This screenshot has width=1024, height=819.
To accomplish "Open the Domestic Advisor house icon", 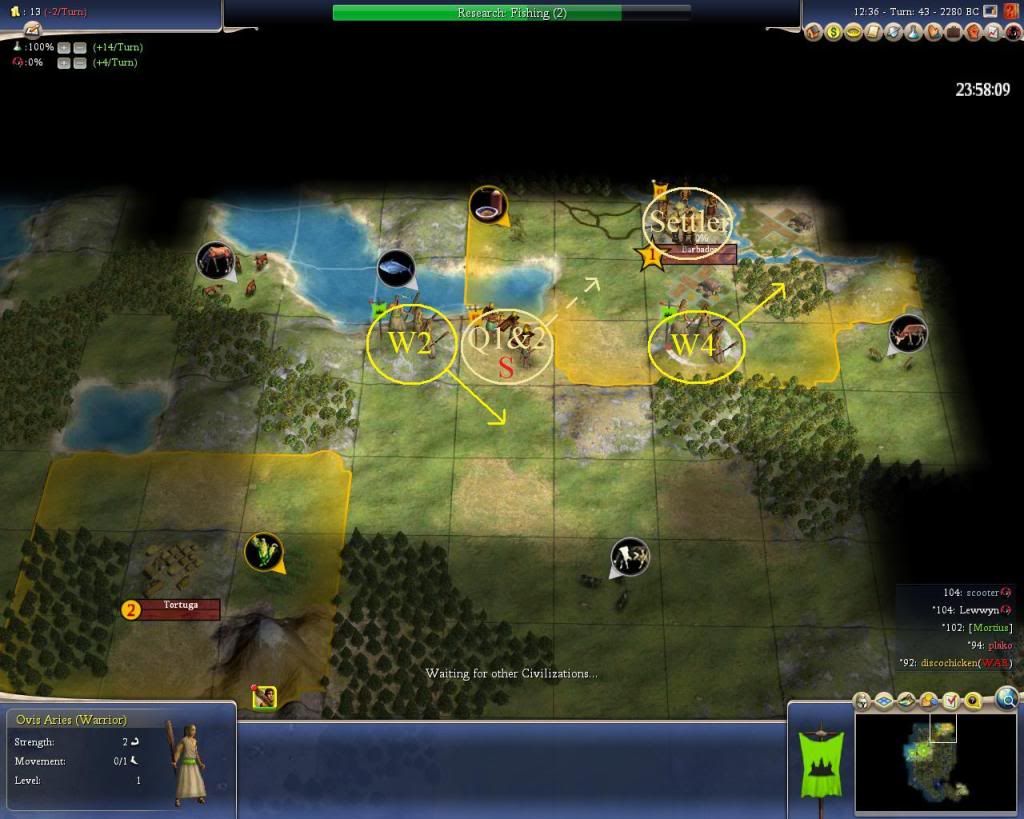I will (x=814, y=33).
